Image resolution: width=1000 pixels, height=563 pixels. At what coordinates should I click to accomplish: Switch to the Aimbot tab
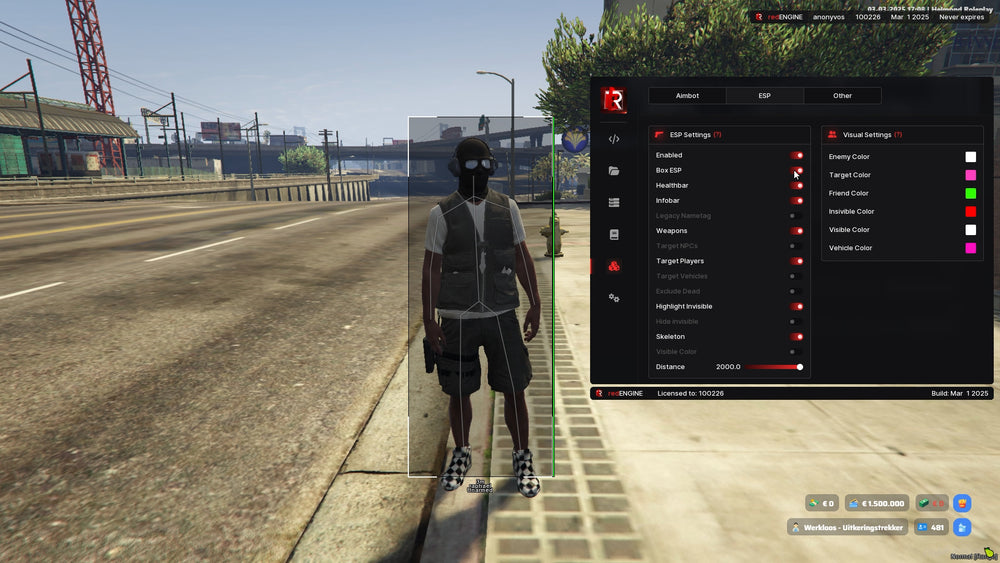687,96
